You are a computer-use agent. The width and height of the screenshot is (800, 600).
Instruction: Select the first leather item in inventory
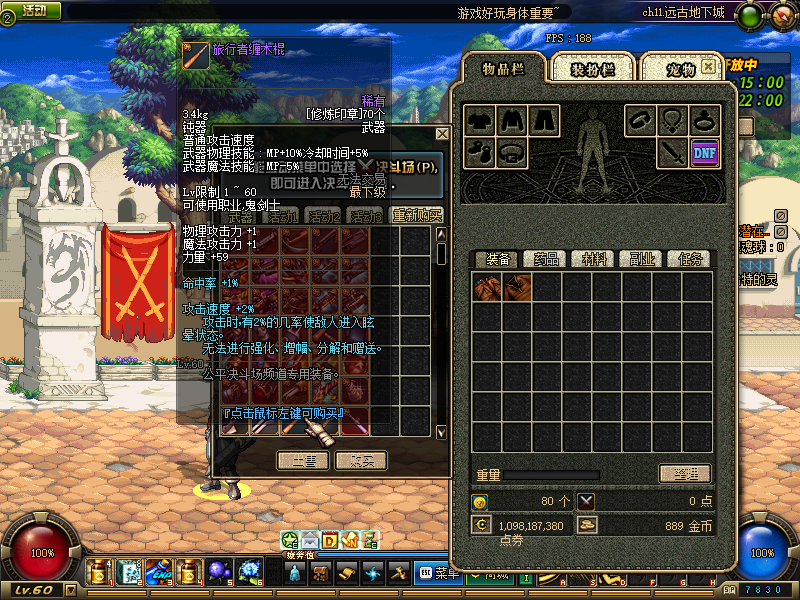[x=488, y=288]
